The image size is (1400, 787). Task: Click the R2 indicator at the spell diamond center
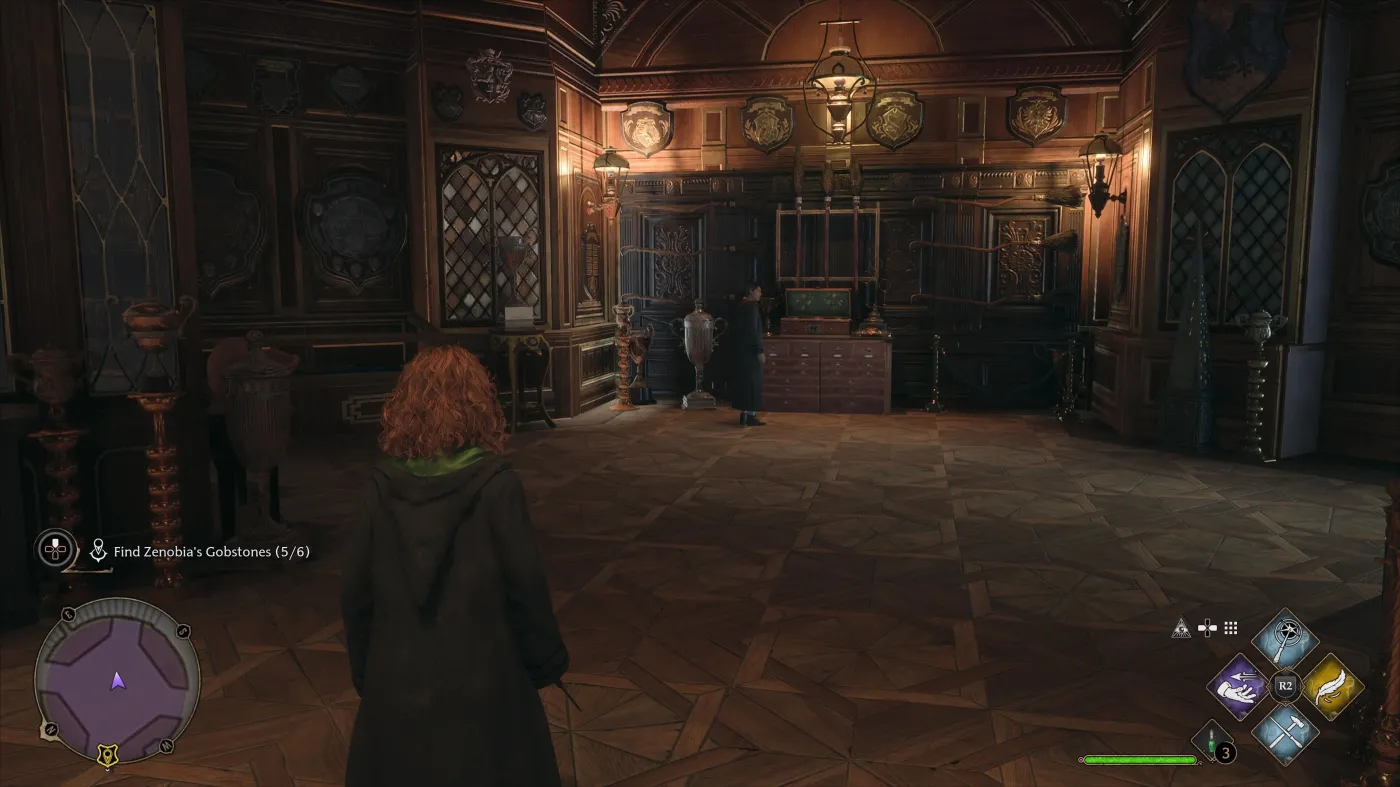click(1285, 684)
